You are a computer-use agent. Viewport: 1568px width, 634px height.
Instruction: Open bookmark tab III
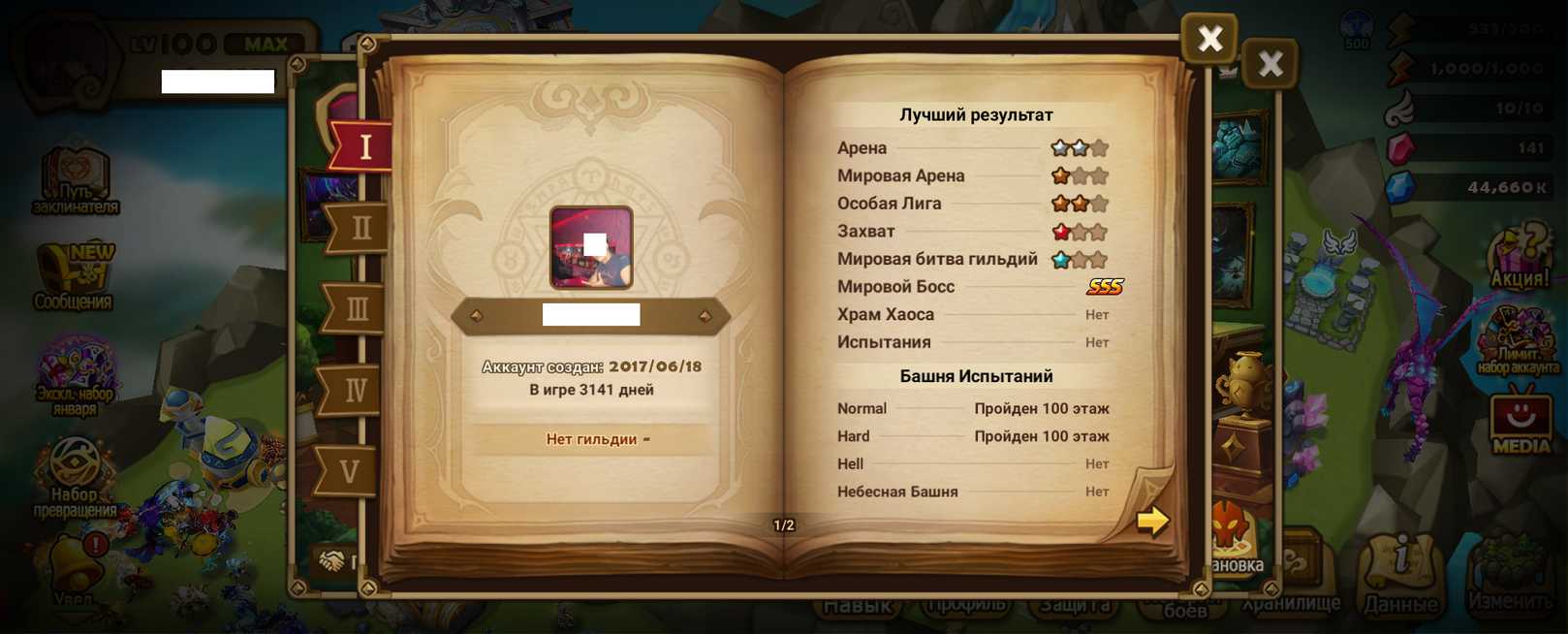tap(356, 309)
